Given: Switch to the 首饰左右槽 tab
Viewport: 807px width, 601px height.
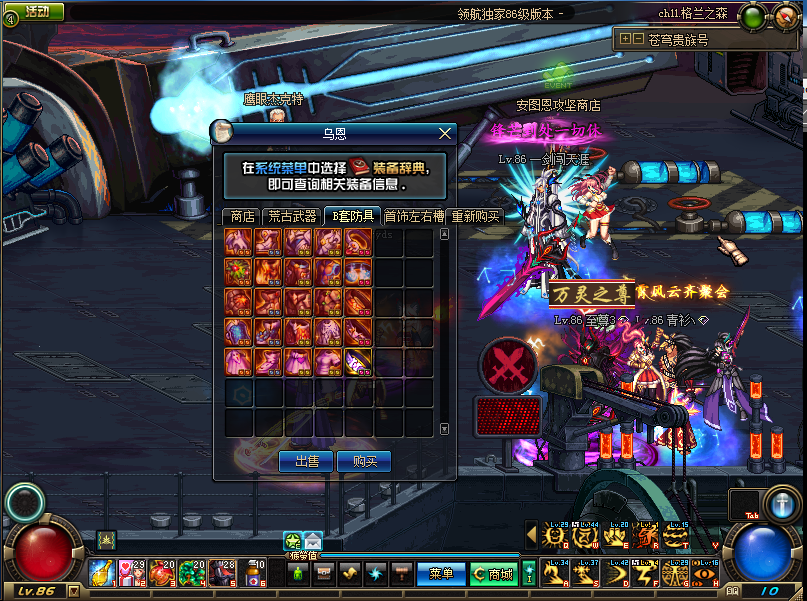Looking at the screenshot, I should [414, 216].
